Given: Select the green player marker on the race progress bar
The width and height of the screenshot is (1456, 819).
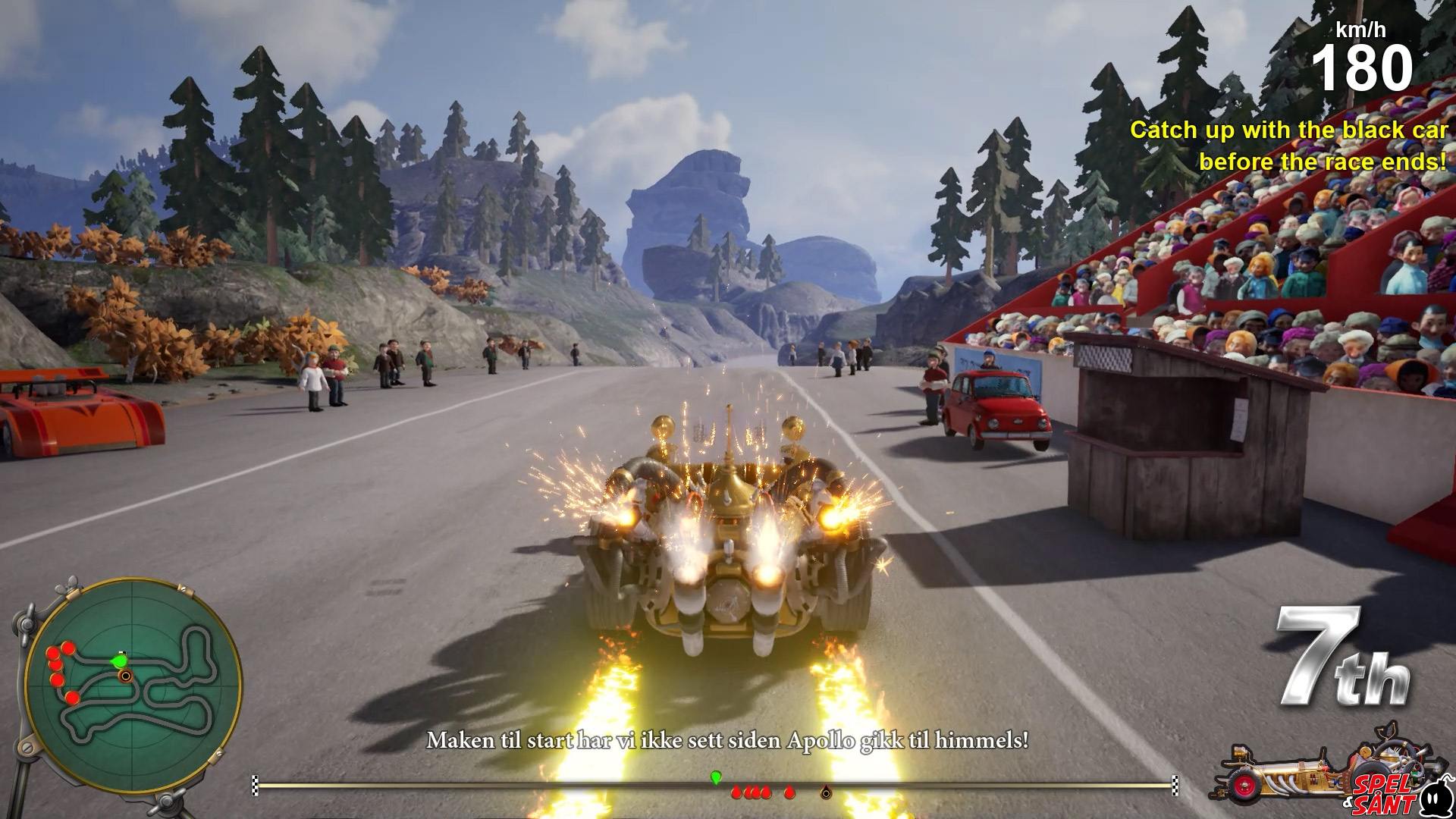Looking at the screenshot, I should coord(715,777).
